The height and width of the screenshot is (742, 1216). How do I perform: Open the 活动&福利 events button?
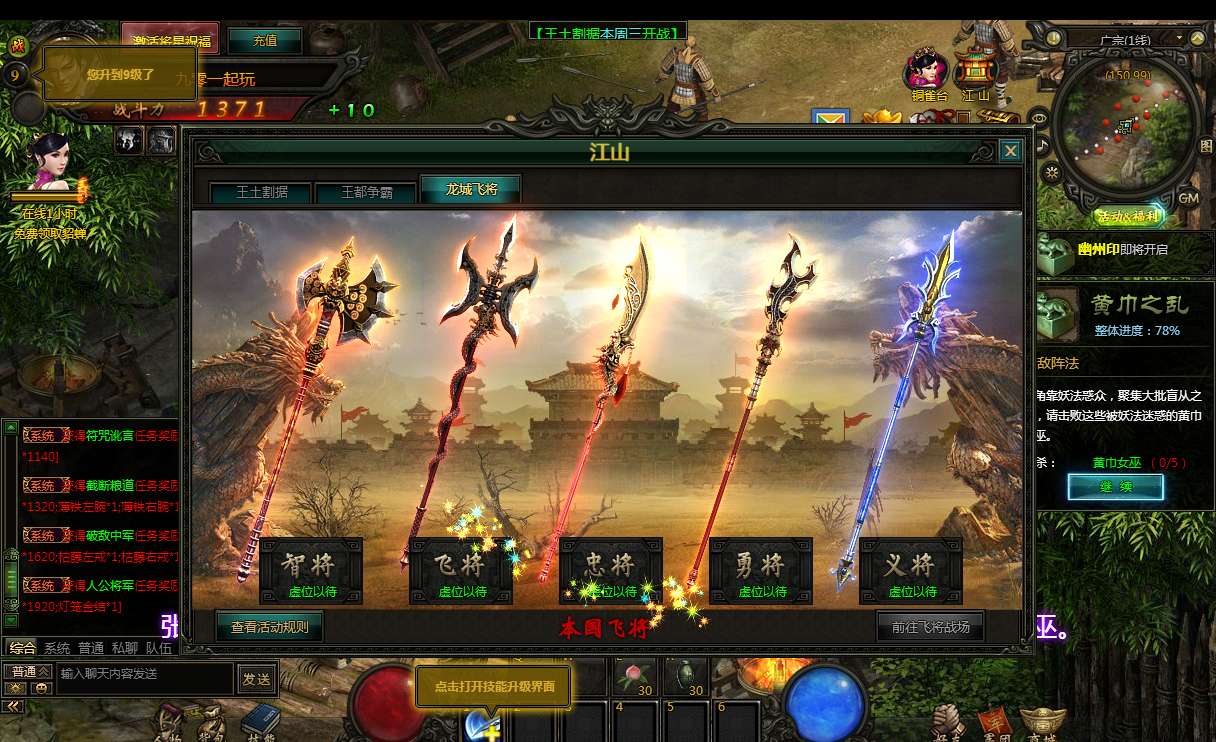(1128, 216)
